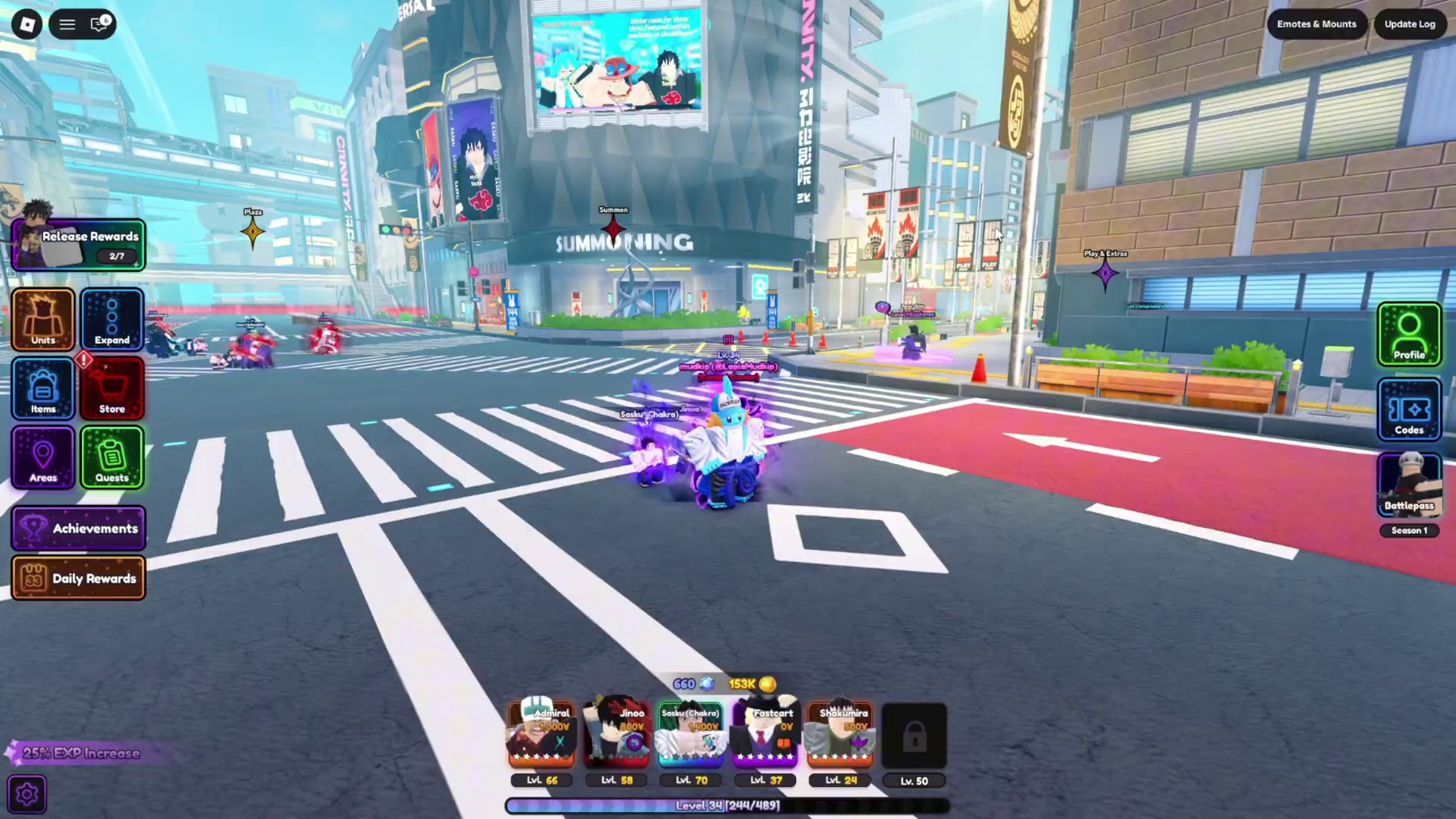Open the Quests clipboard
The height and width of the screenshot is (819, 1456).
pyautogui.click(x=112, y=458)
